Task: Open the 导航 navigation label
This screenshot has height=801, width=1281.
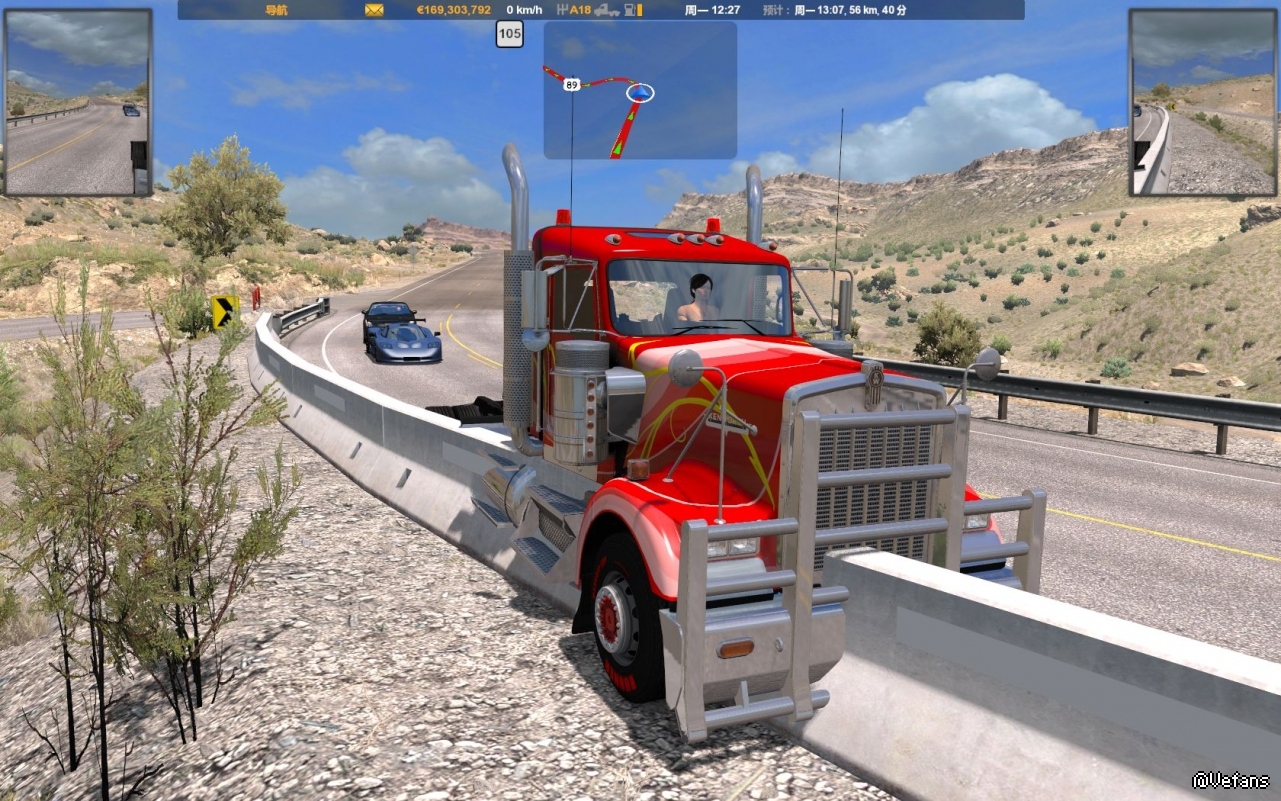Action: [x=277, y=10]
